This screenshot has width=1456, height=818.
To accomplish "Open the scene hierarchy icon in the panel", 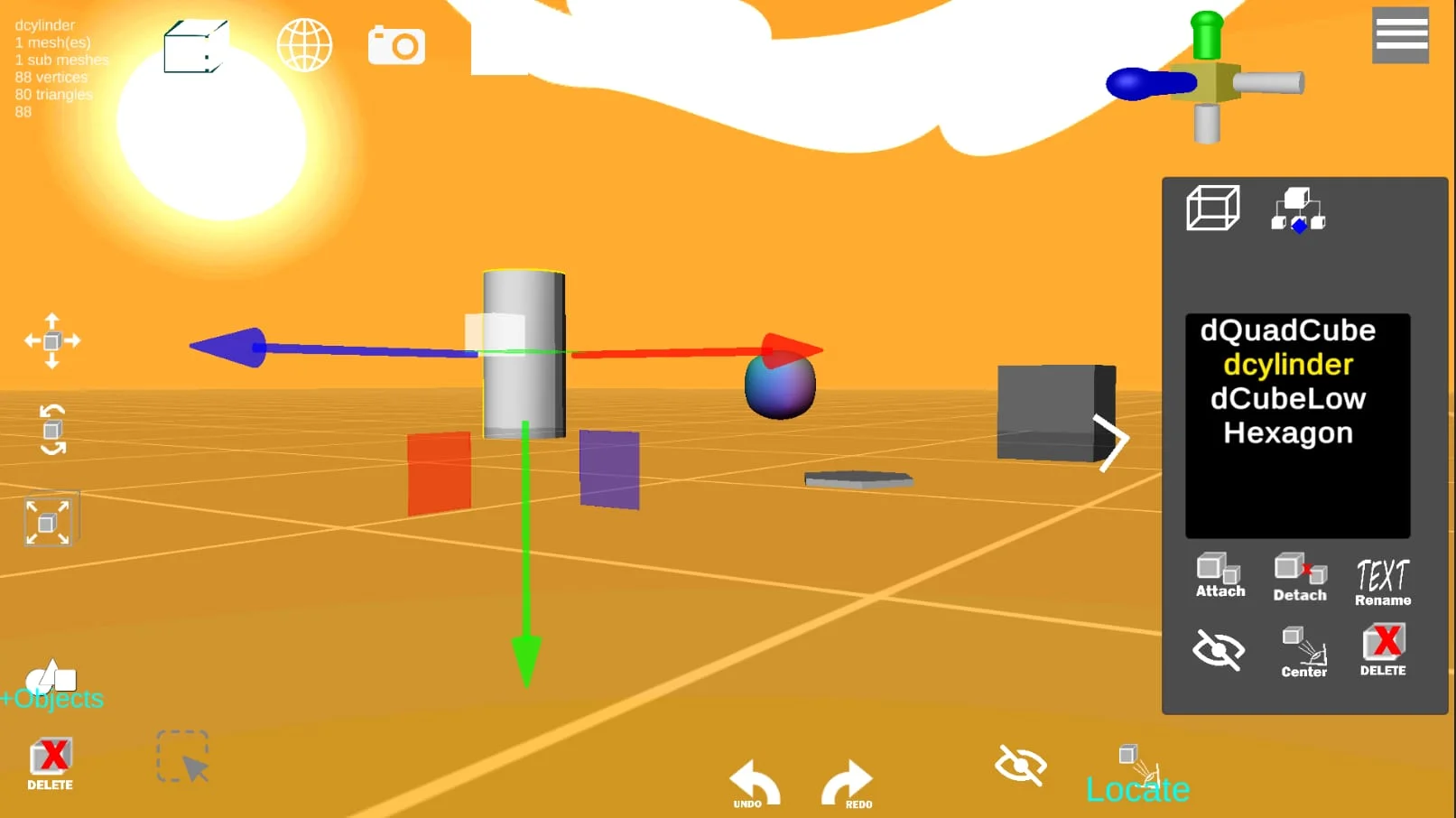I will click(1300, 209).
